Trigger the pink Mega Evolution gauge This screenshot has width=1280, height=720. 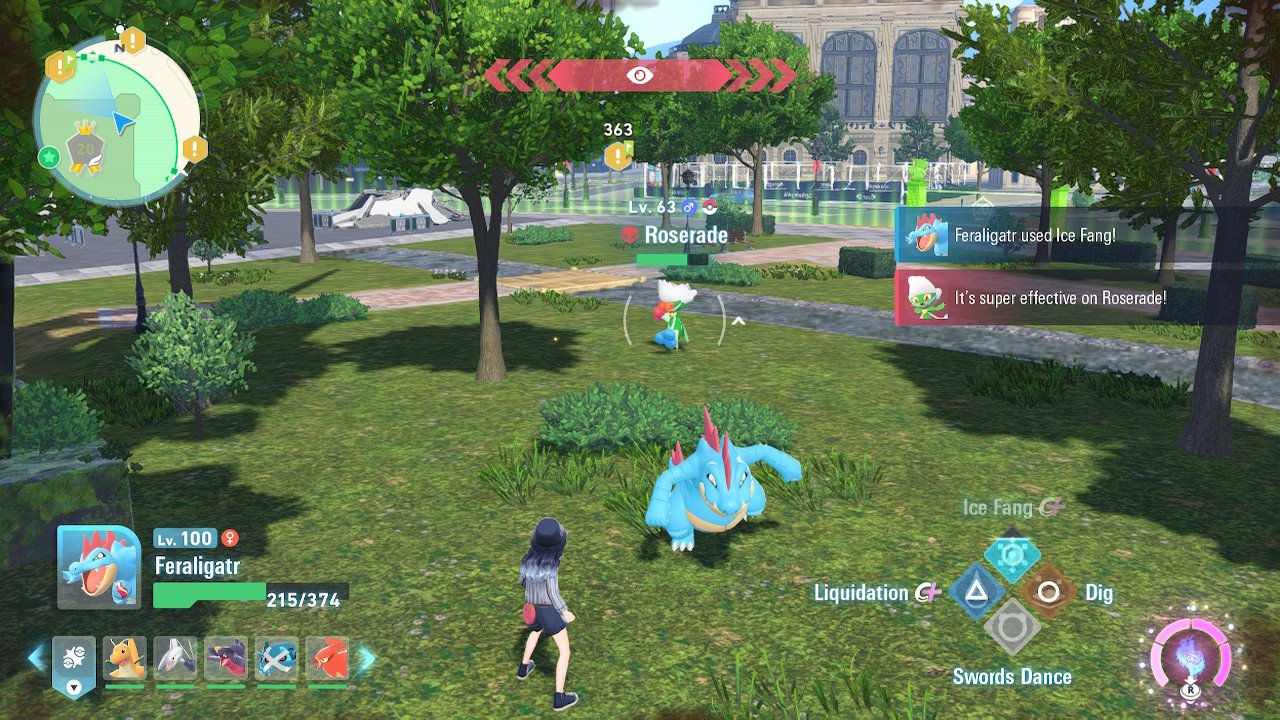click(1190, 660)
